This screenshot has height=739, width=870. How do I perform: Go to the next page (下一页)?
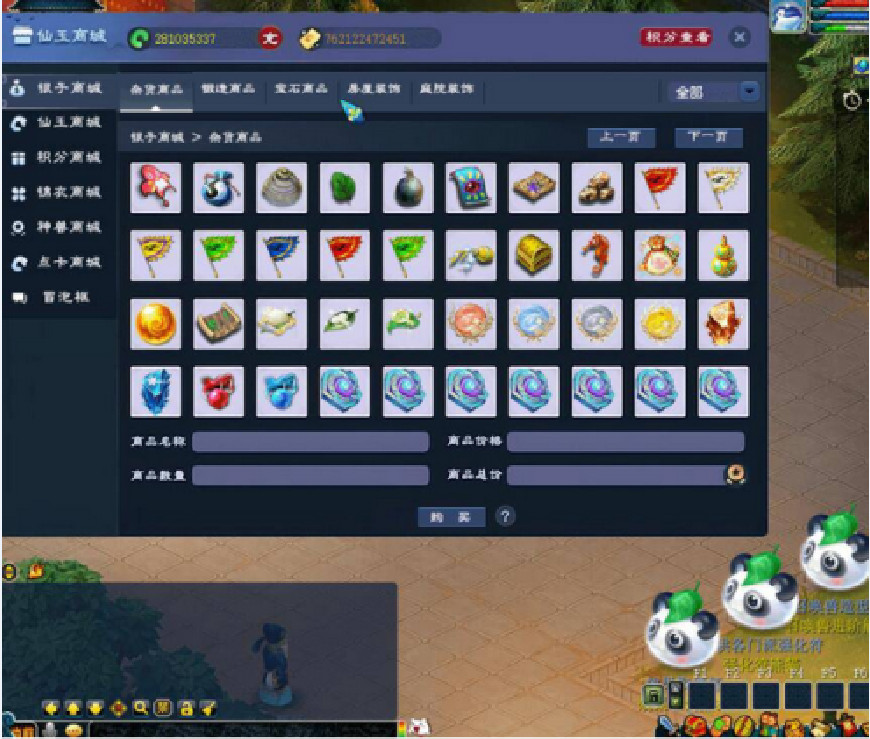coord(708,137)
